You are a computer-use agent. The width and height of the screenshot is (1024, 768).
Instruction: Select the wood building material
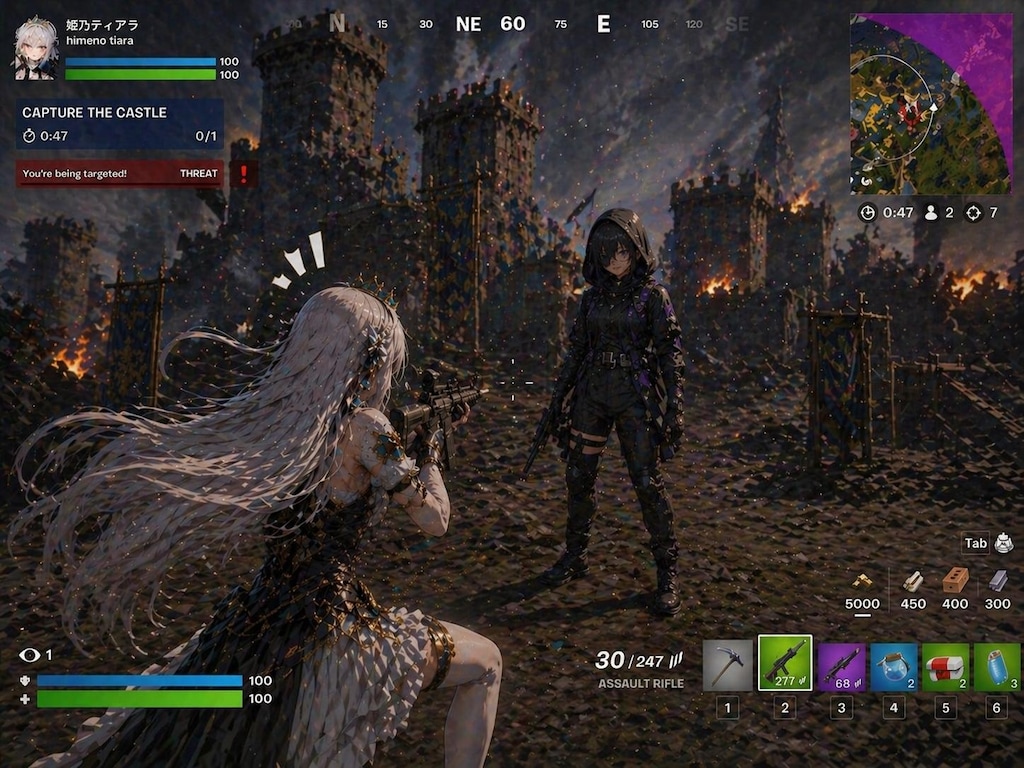tap(913, 581)
